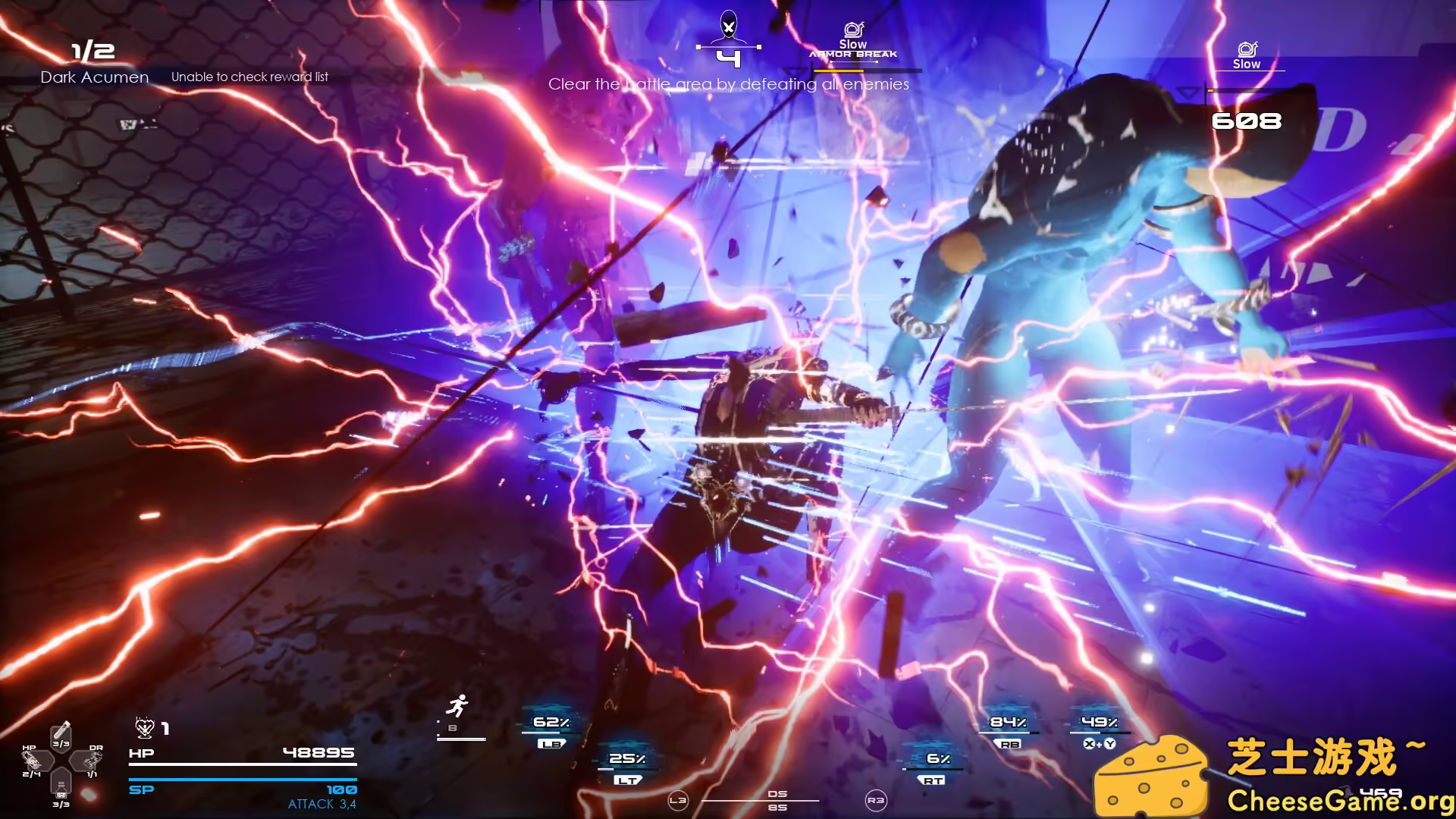Click the Unable to check reward list notice
This screenshot has height=819, width=1456.
click(x=249, y=77)
